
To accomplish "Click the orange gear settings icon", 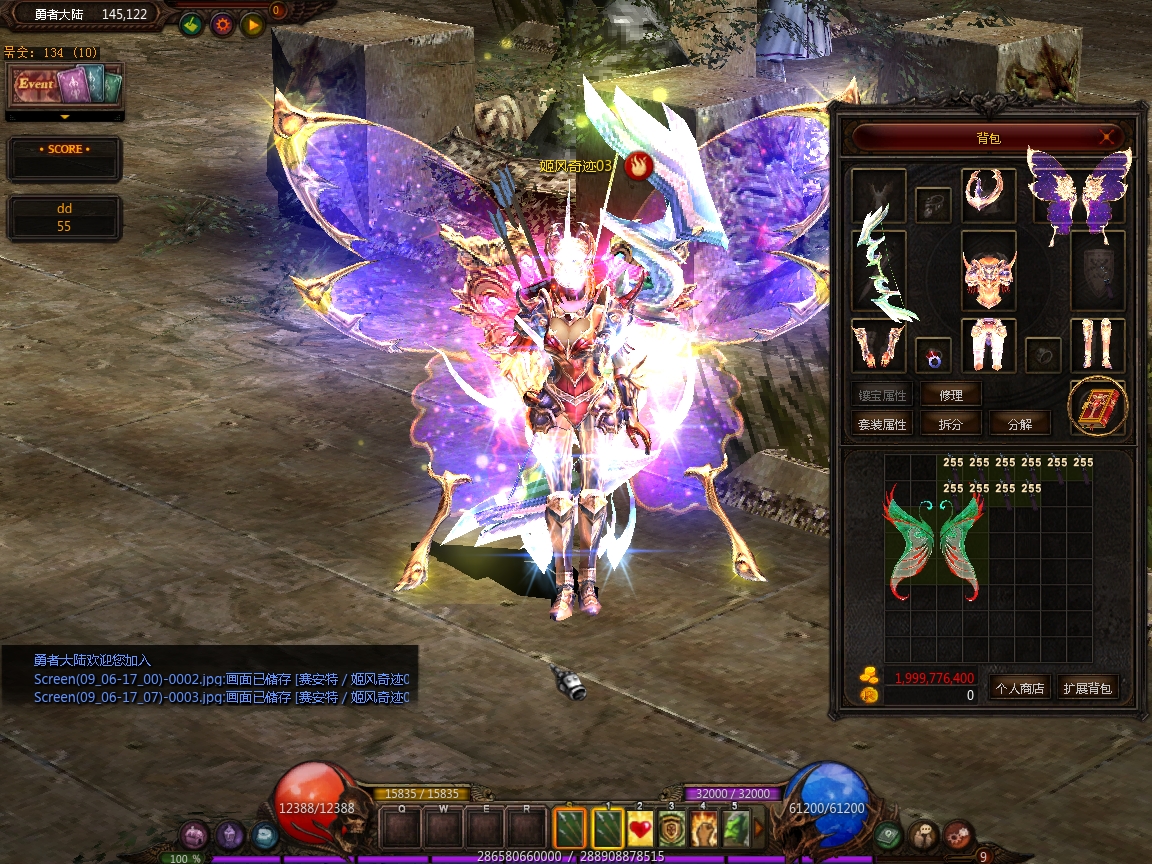I will (222, 25).
